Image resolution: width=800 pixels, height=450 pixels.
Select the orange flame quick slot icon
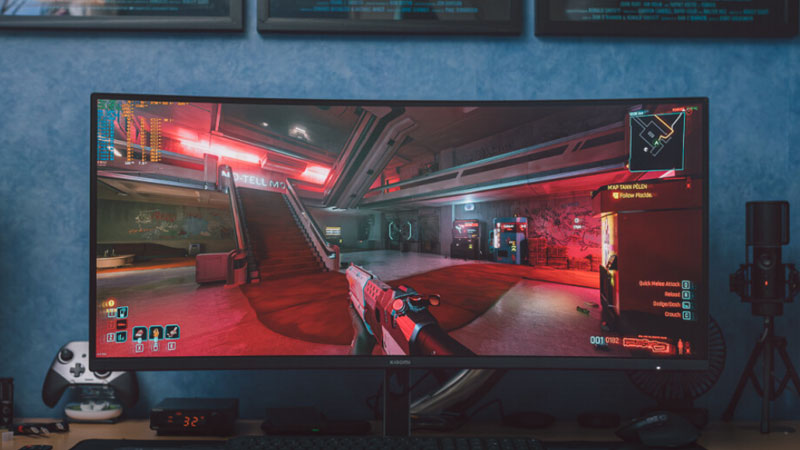[156, 334]
